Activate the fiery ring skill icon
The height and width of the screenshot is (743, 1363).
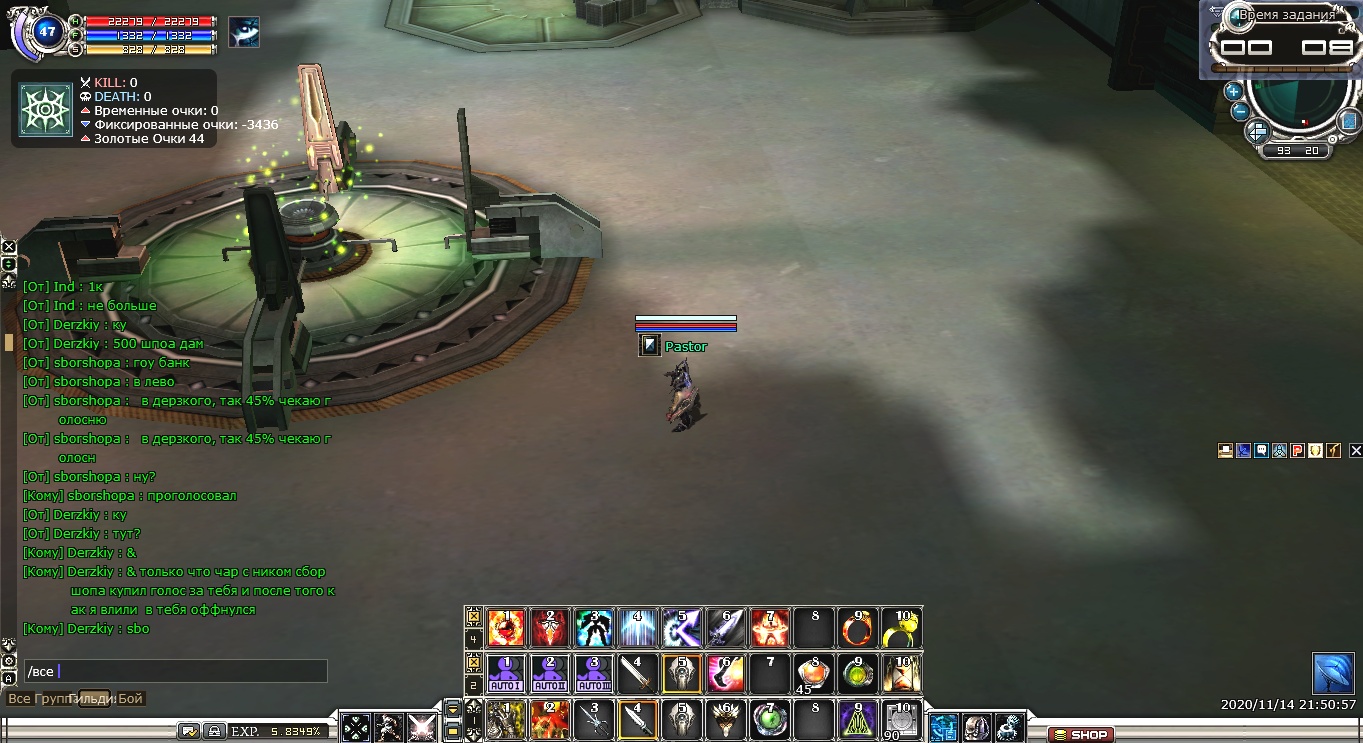tap(857, 628)
